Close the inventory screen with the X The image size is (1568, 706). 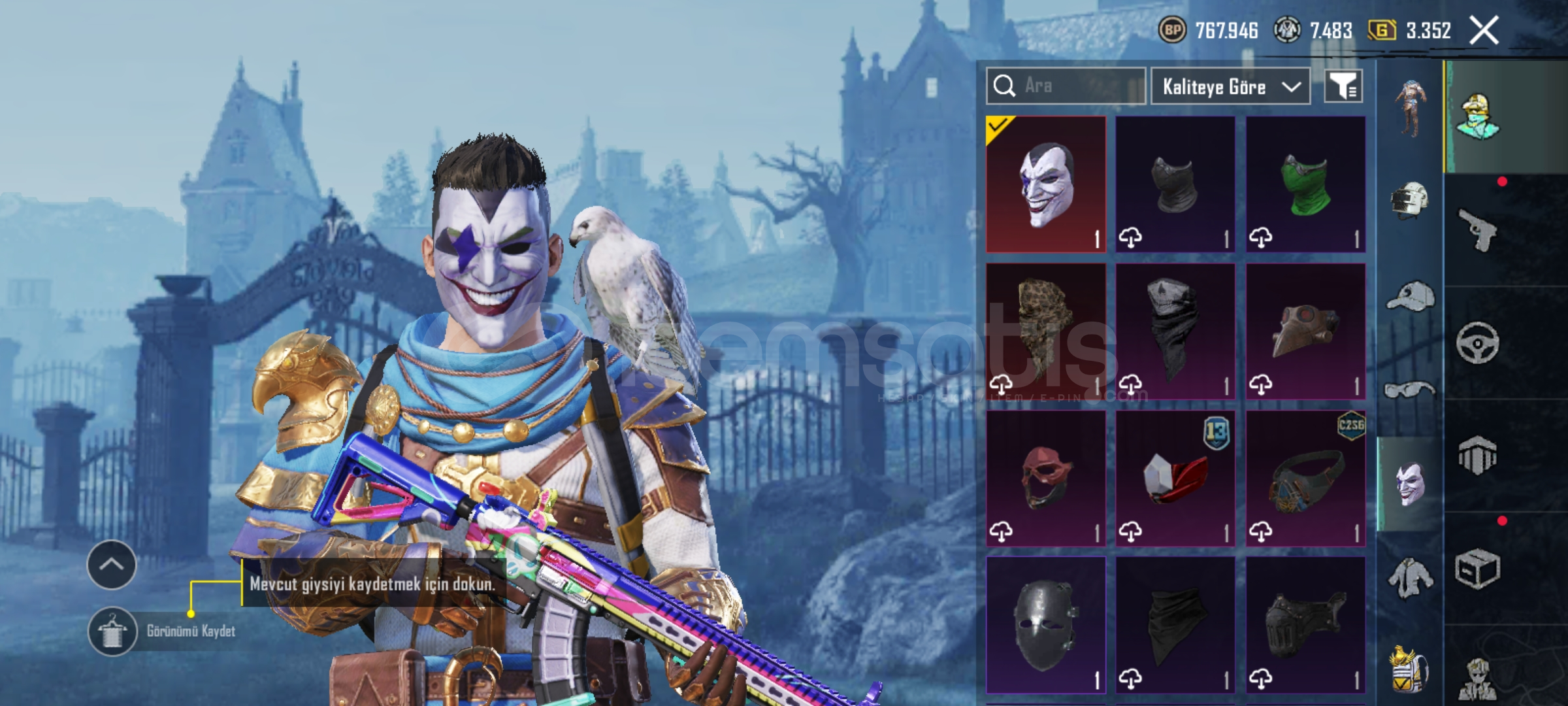click(x=1484, y=31)
